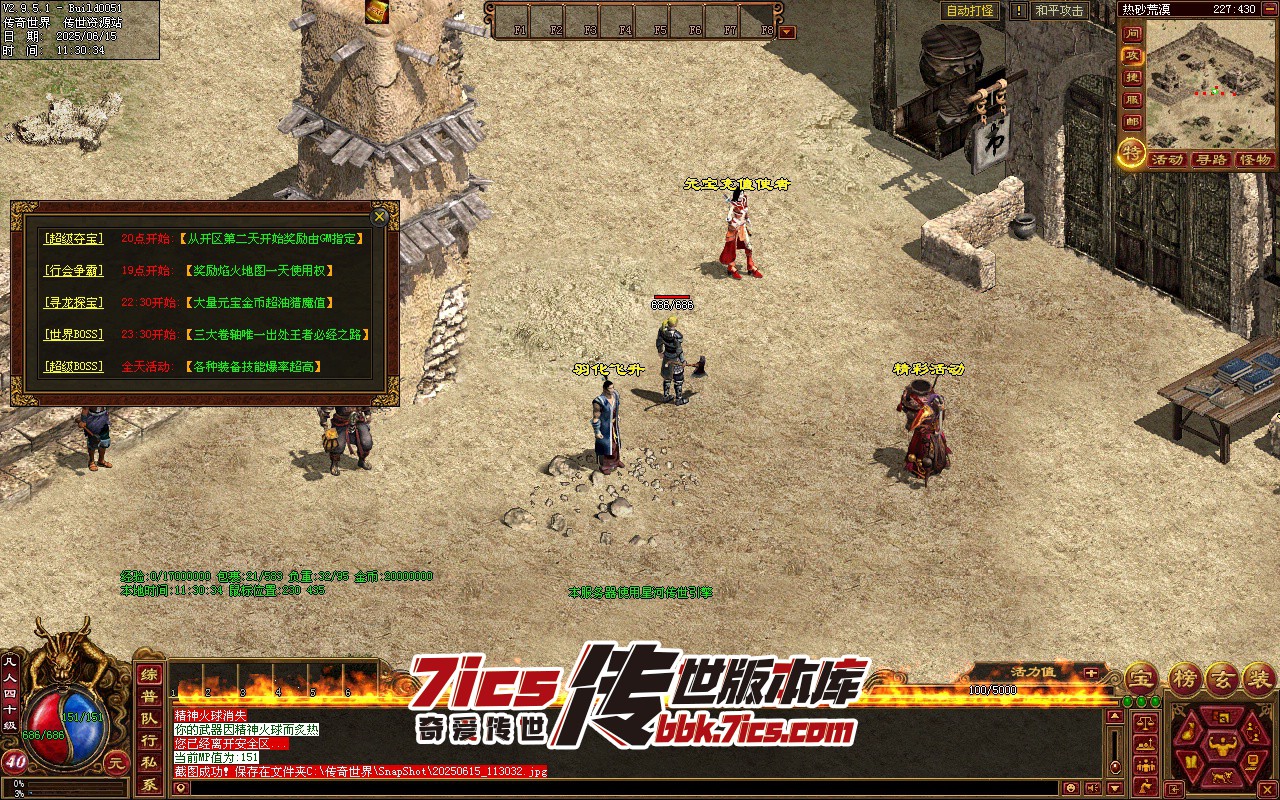The width and height of the screenshot is (1280, 800).
Task: Open the 超级BOSS event link
Action: coord(72,367)
